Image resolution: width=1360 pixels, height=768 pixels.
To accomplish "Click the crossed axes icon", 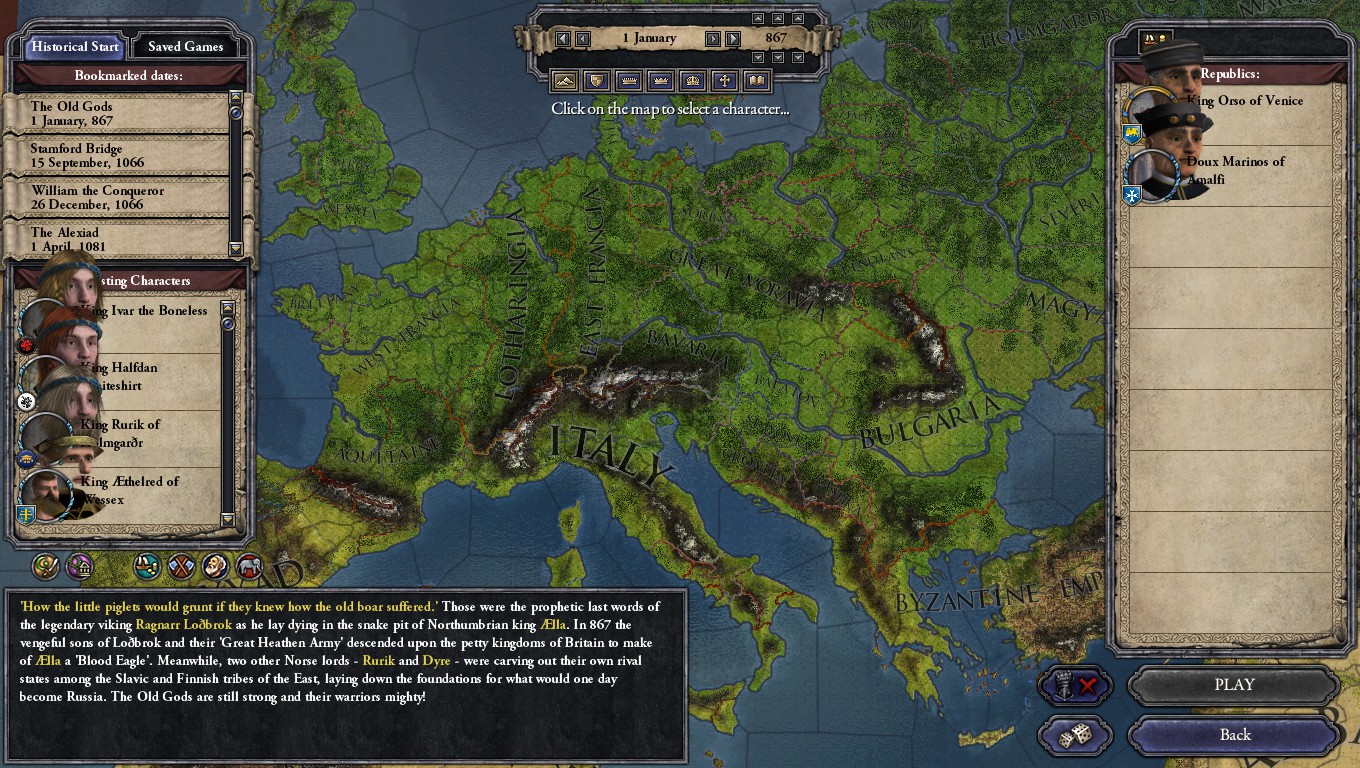I will pyautogui.click(x=181, y=567).
